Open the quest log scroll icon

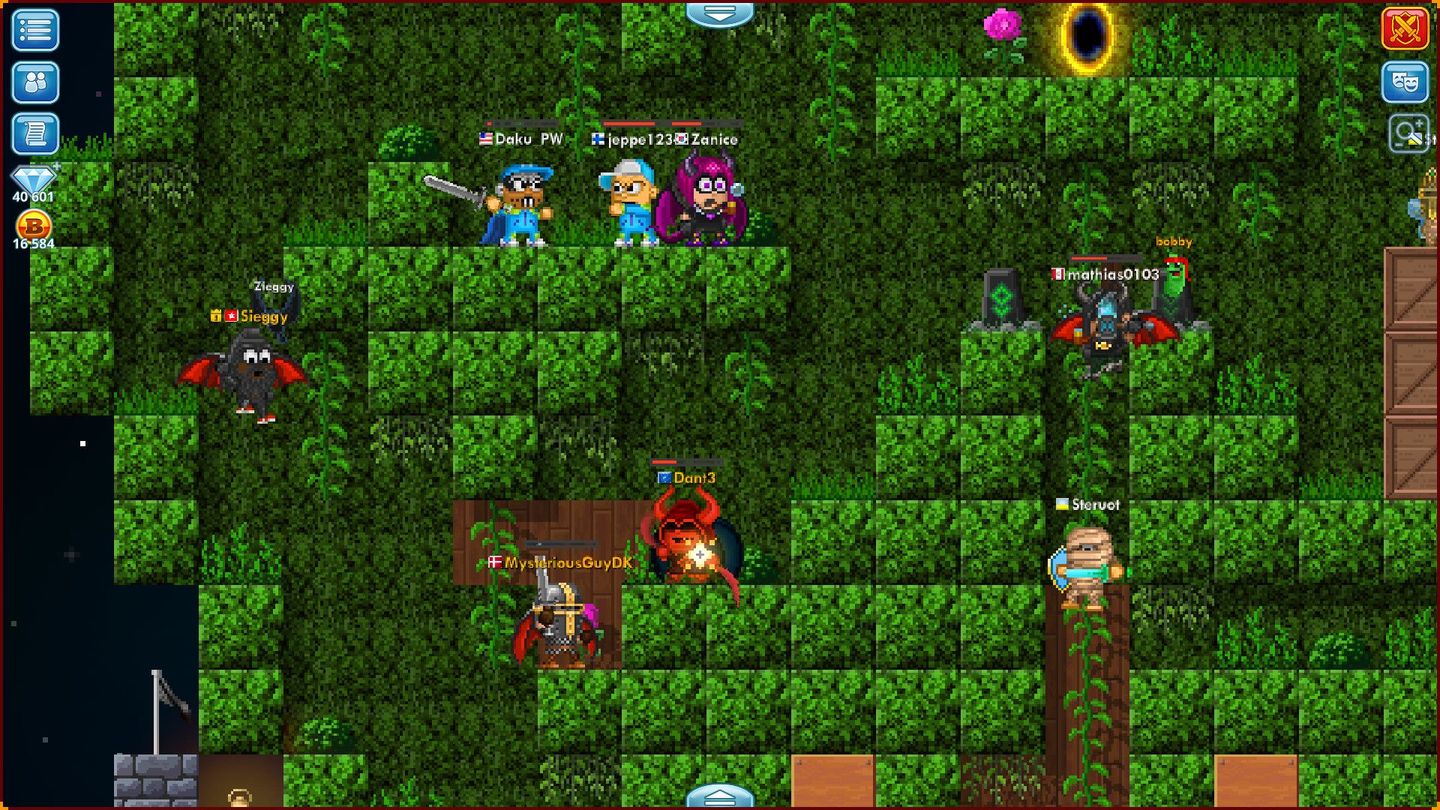[34, 131]
